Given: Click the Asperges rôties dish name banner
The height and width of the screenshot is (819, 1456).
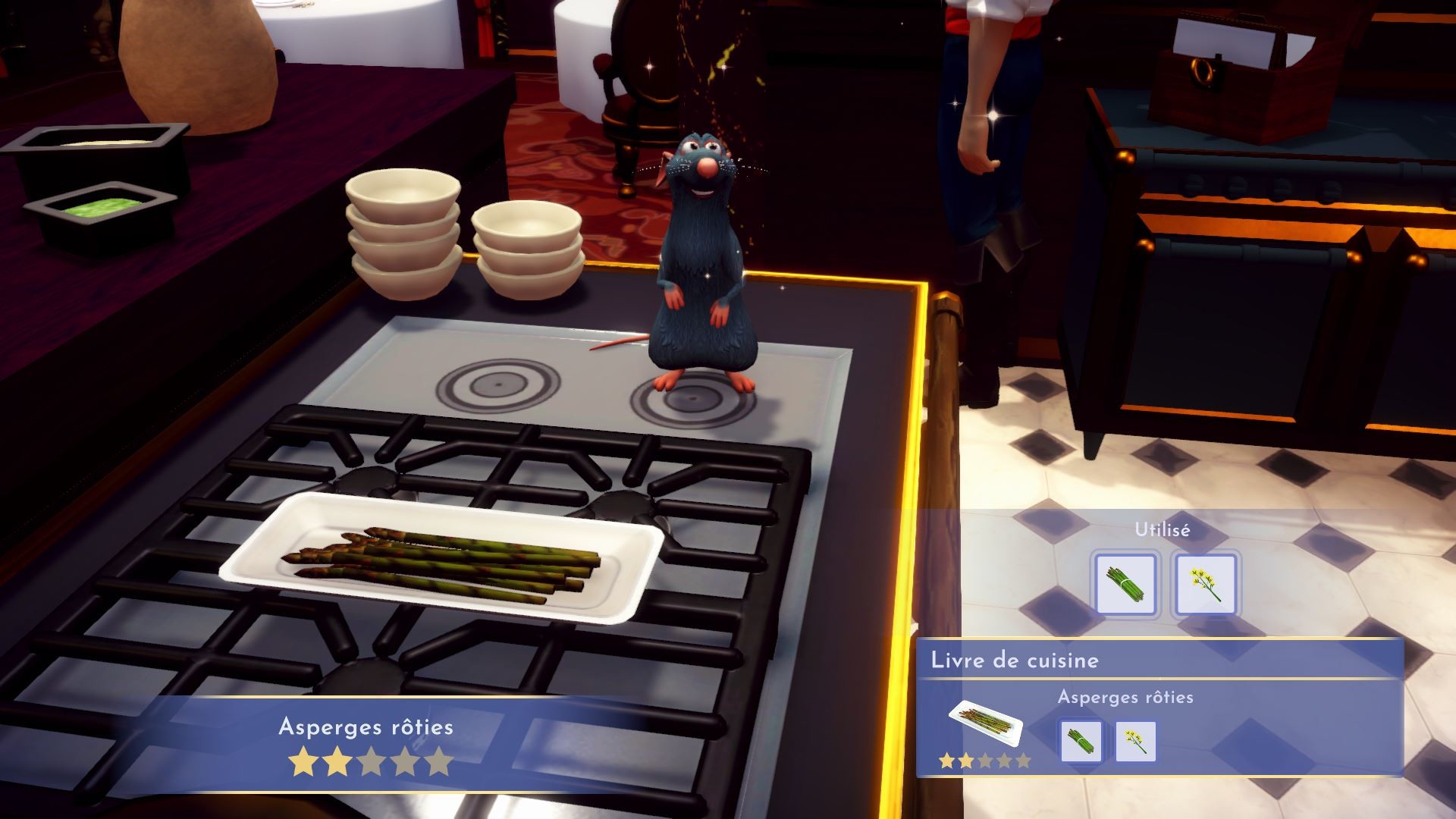Looking at the screenshot, I should (x=366, y=727).
